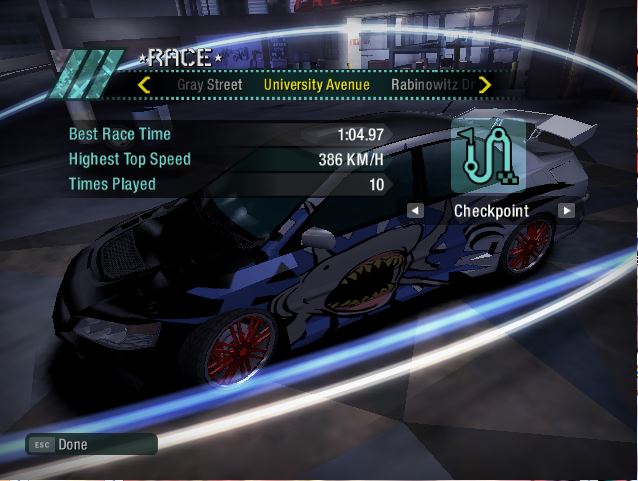Click the yellow left arrow for tracks
638x481 pixels.
tap(144, 85)
